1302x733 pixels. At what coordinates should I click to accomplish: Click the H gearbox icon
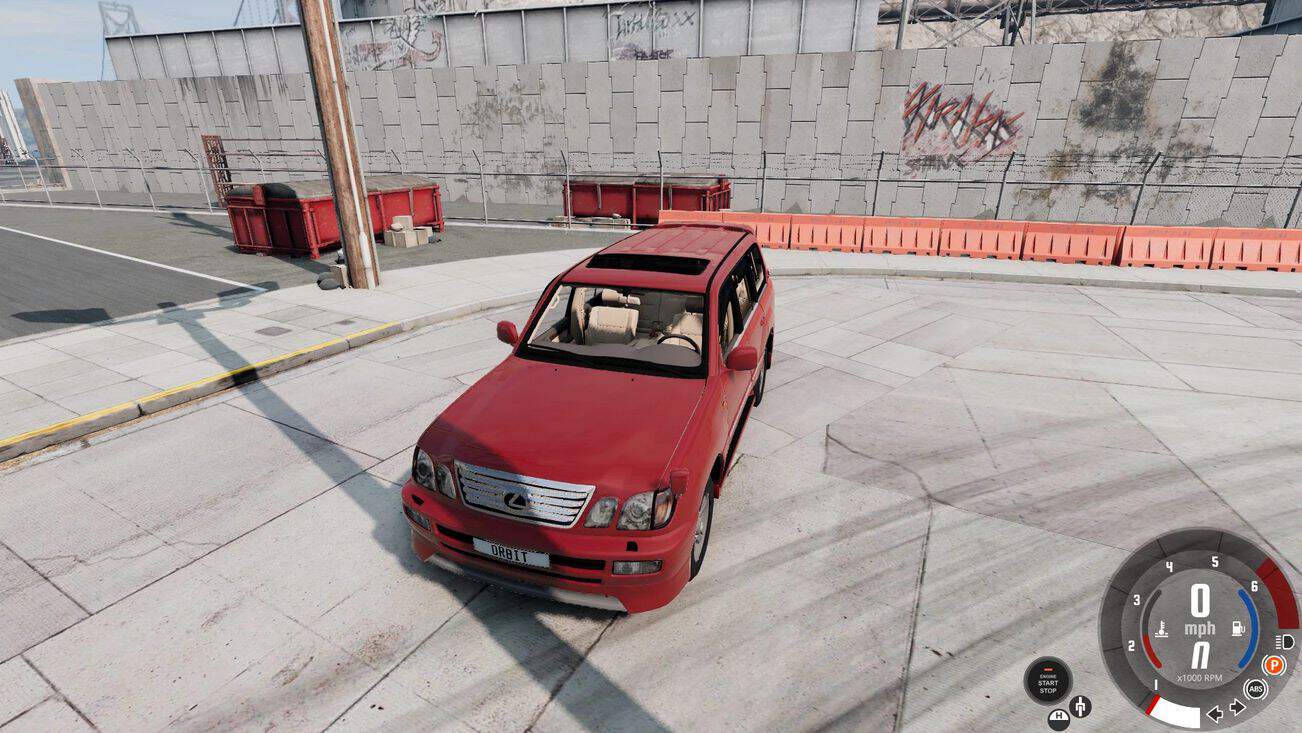point(1058,717)
